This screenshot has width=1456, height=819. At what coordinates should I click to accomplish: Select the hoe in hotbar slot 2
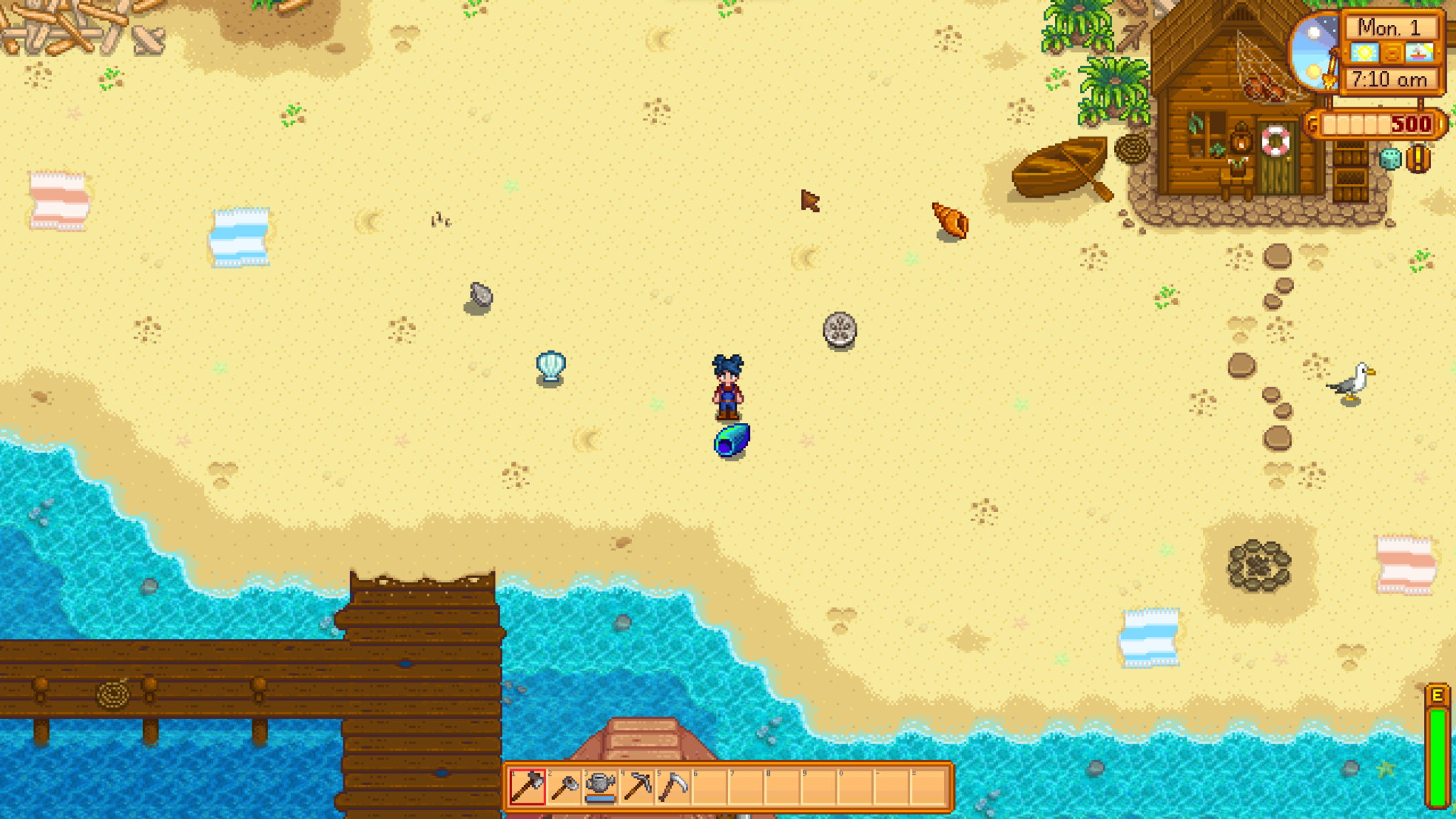click(x=564, y=787)
